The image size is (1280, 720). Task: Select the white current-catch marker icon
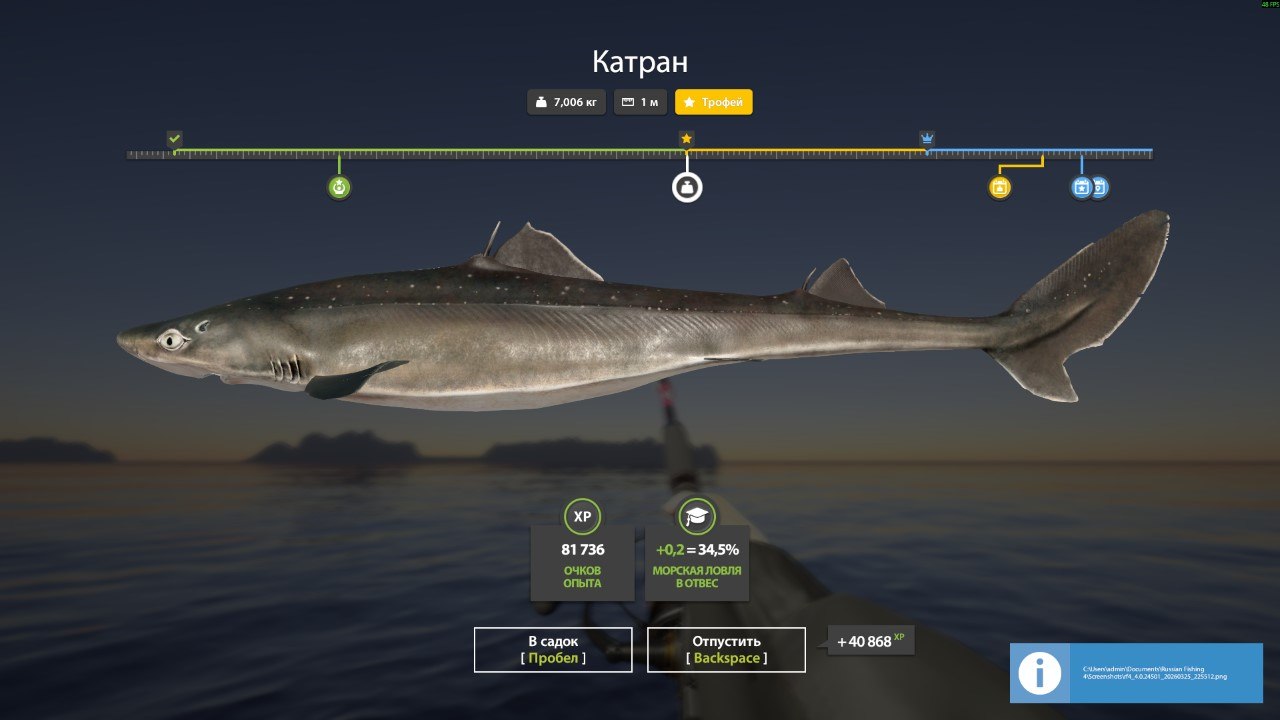coord(686,186)
